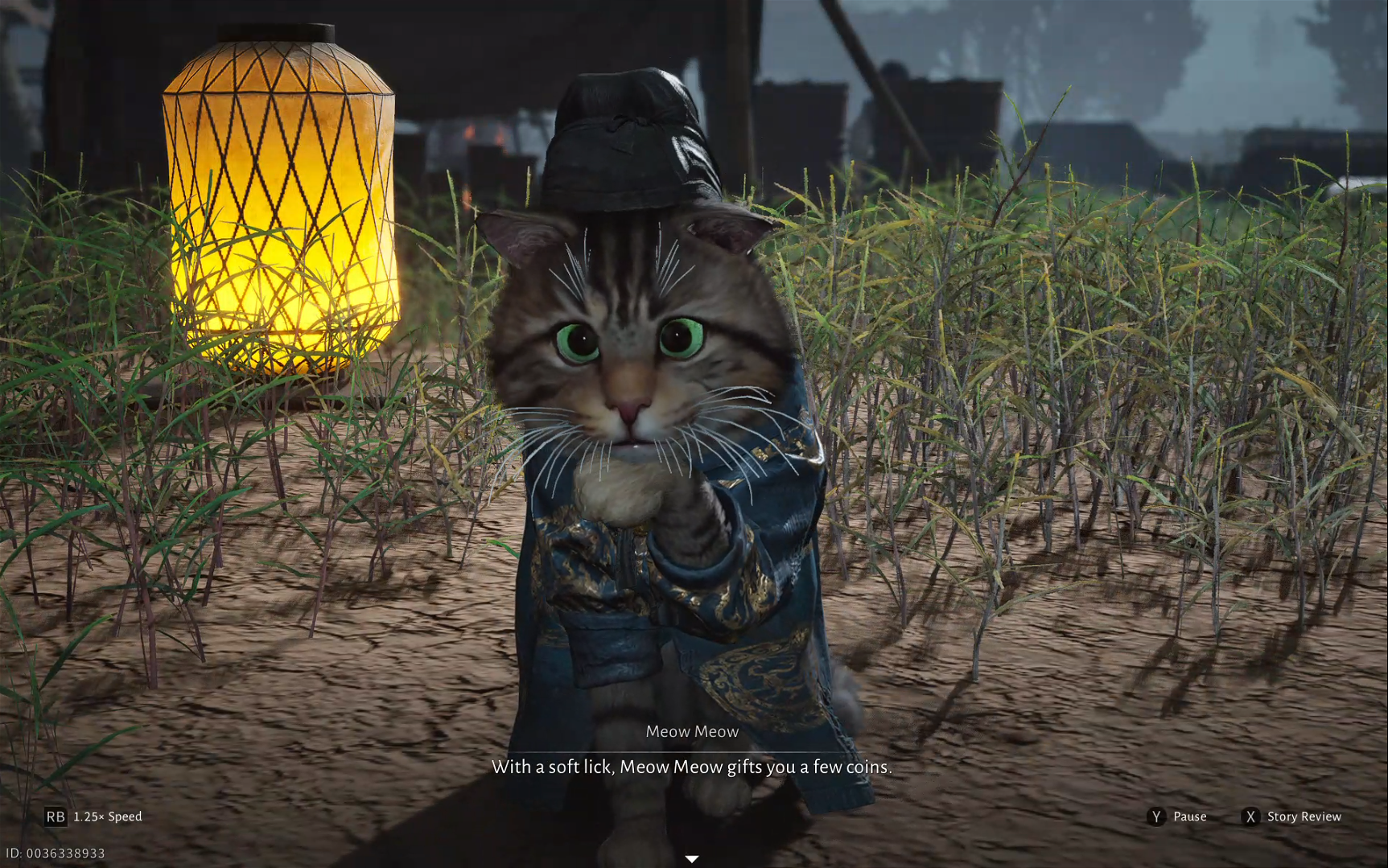Click the ID number in the bottom-left corner
Image resolution: width=1388 pixels, height=868 pixels.
55,851
